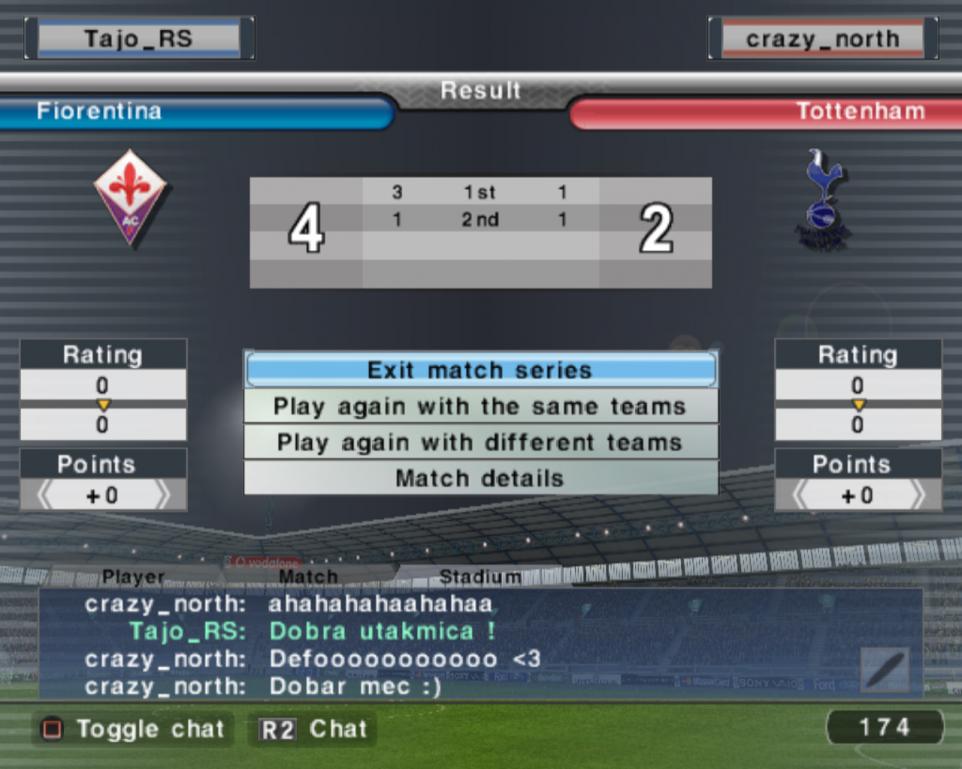Open Match details
Screen dimensions: 962x769
(x=480, y=479)
